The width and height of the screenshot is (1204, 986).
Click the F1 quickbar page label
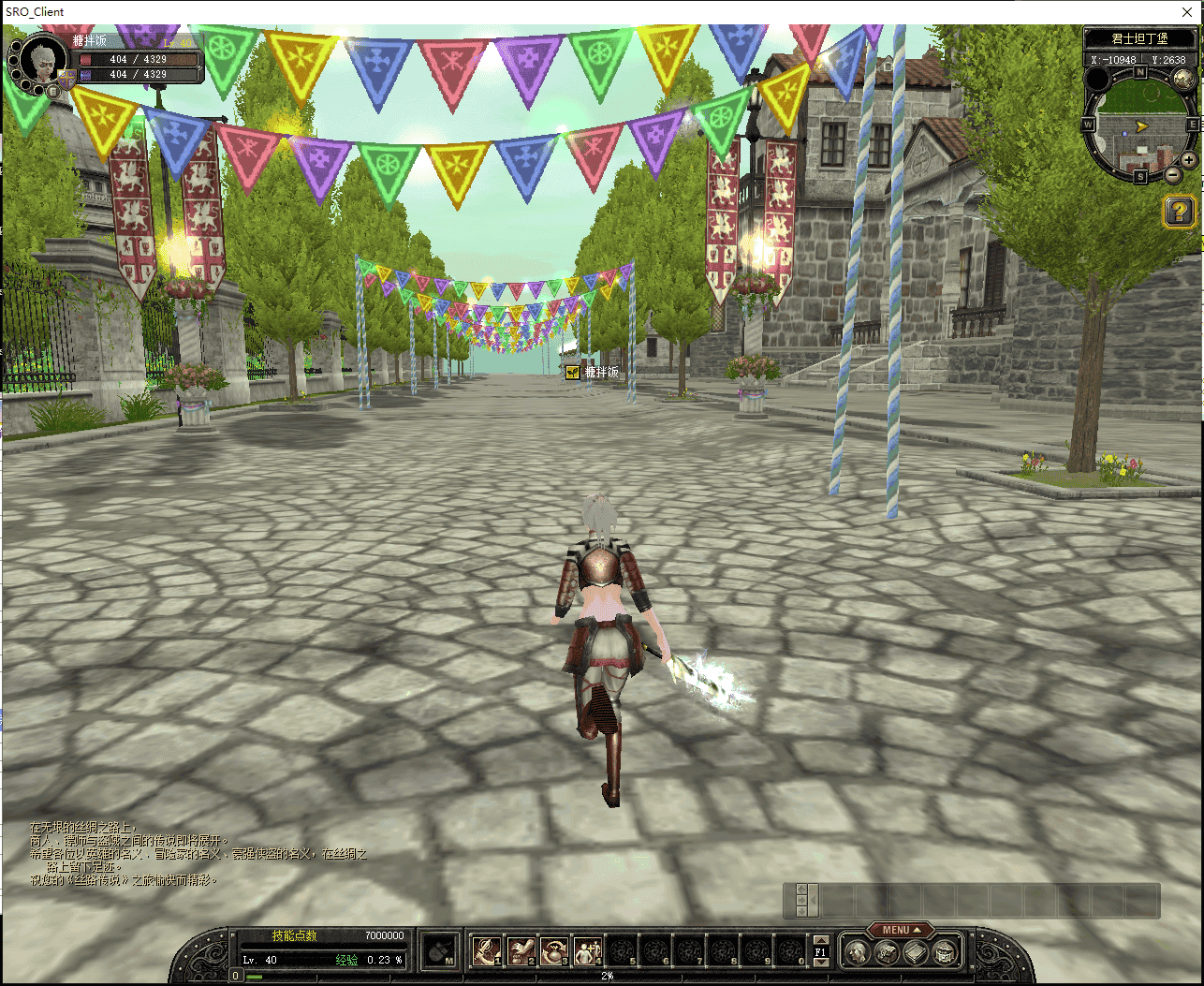point(821,950)
